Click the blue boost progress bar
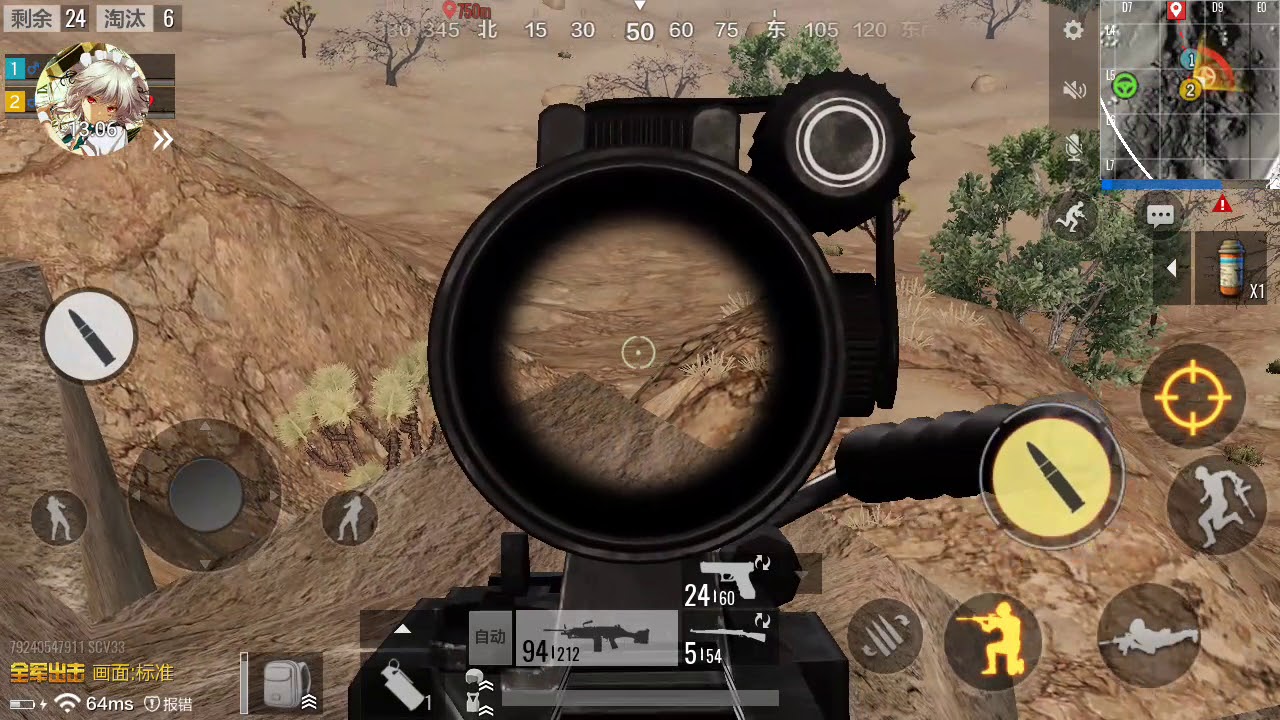 (x=1163, y=185)
